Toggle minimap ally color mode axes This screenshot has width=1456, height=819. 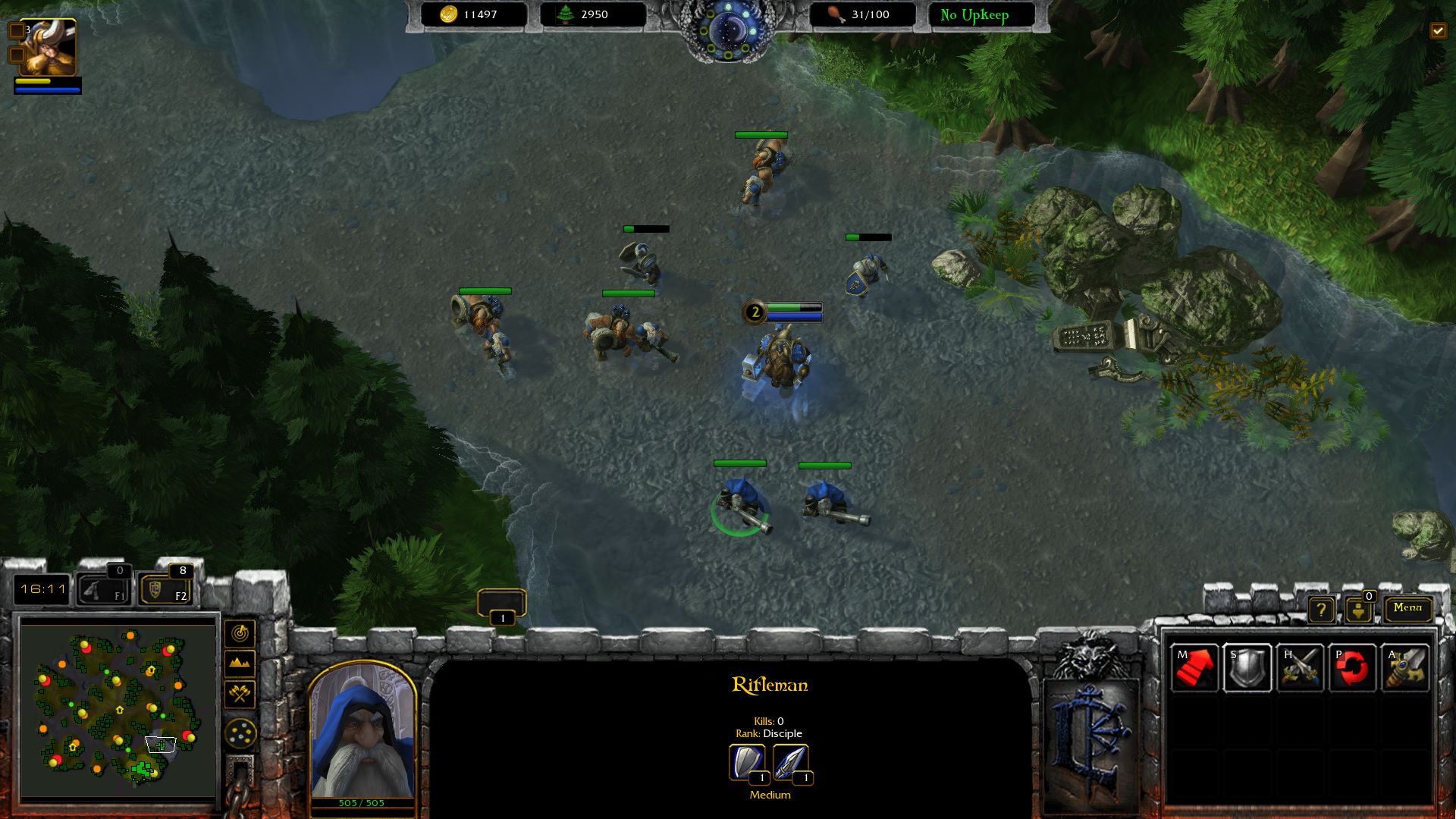coord(240,693)
